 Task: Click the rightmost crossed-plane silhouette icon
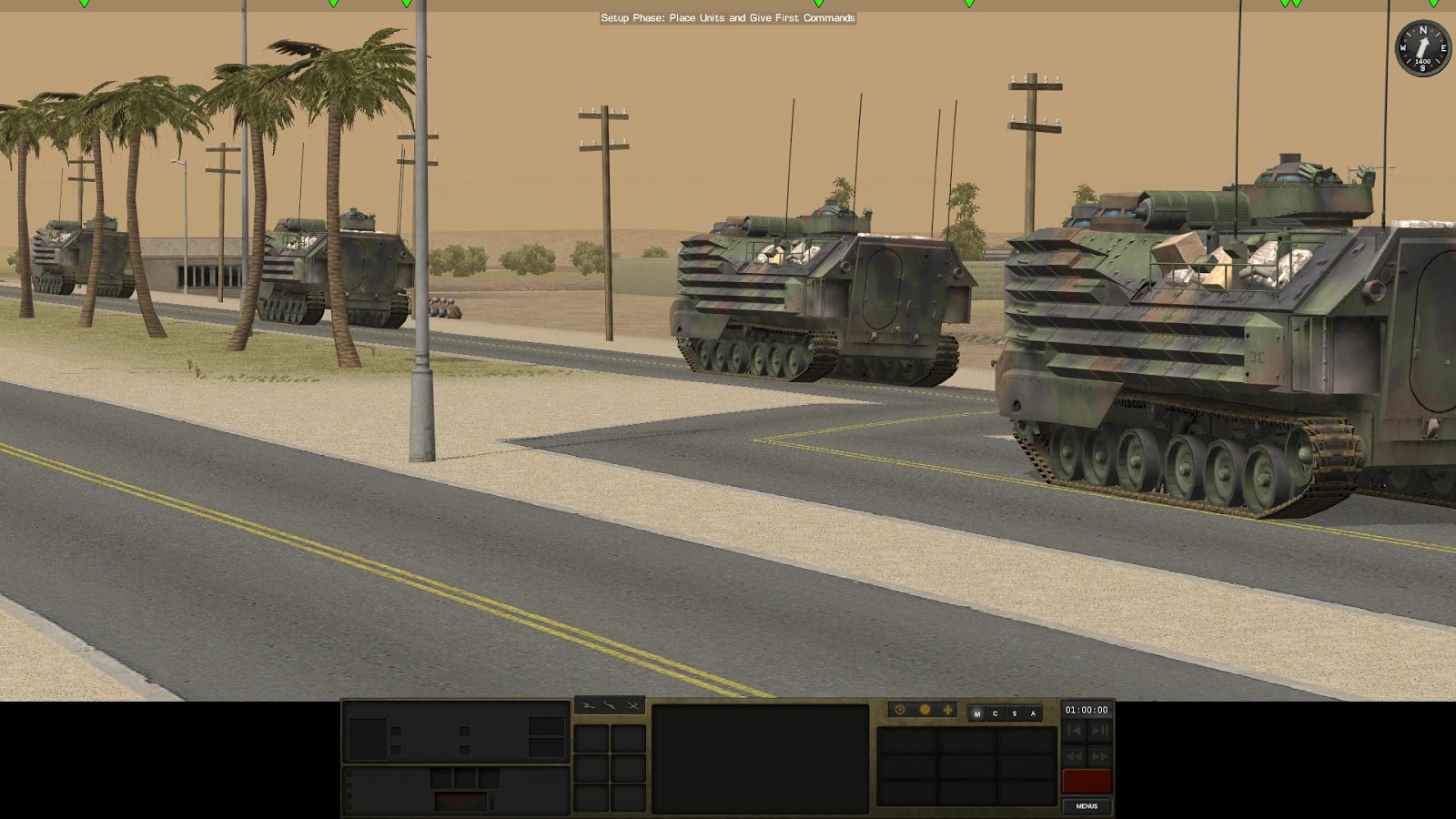coord(633,705)
